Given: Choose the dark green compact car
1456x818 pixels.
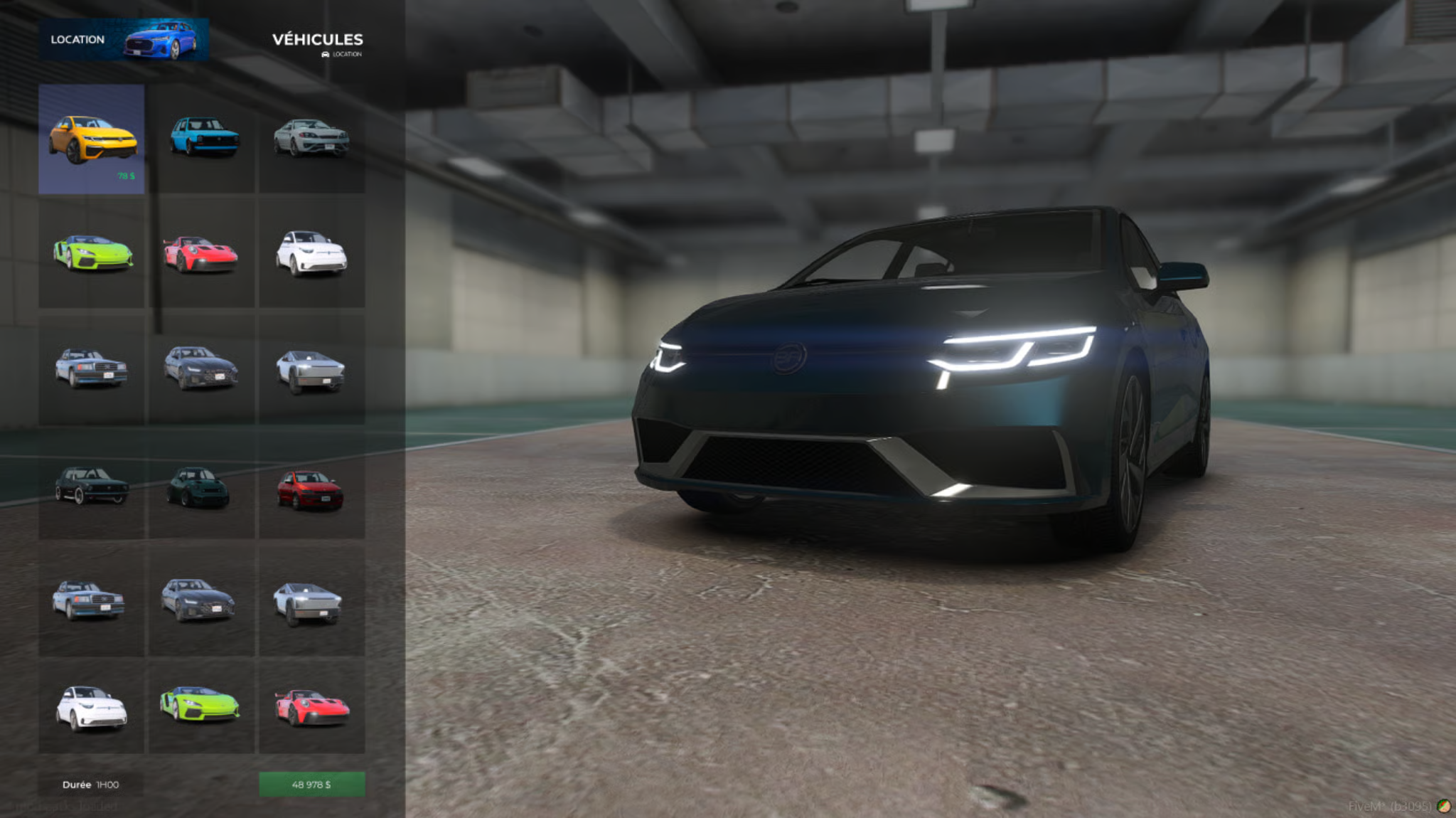Looking at the screenshot, I should 200,488.
